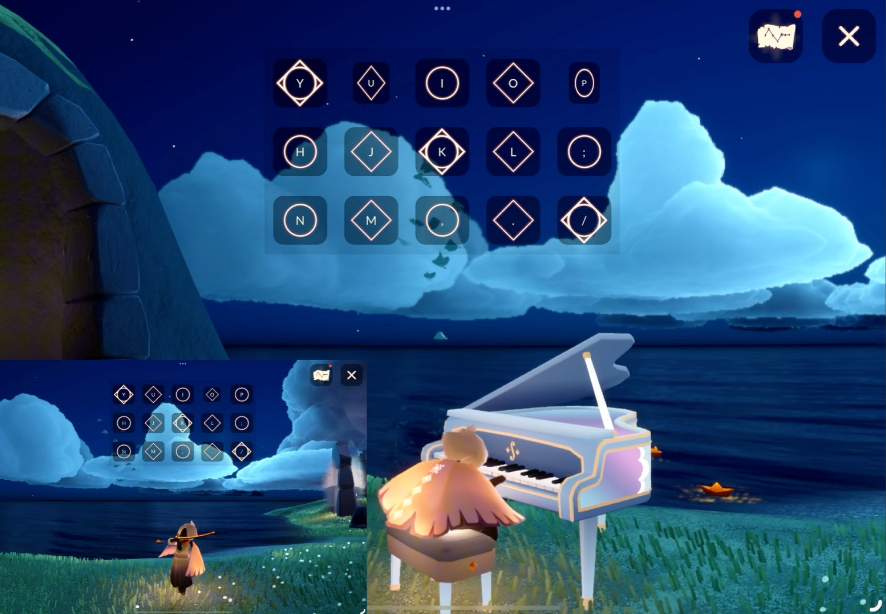Close the small inset view's X button
886x614 pixels.
tap(351, 375)
